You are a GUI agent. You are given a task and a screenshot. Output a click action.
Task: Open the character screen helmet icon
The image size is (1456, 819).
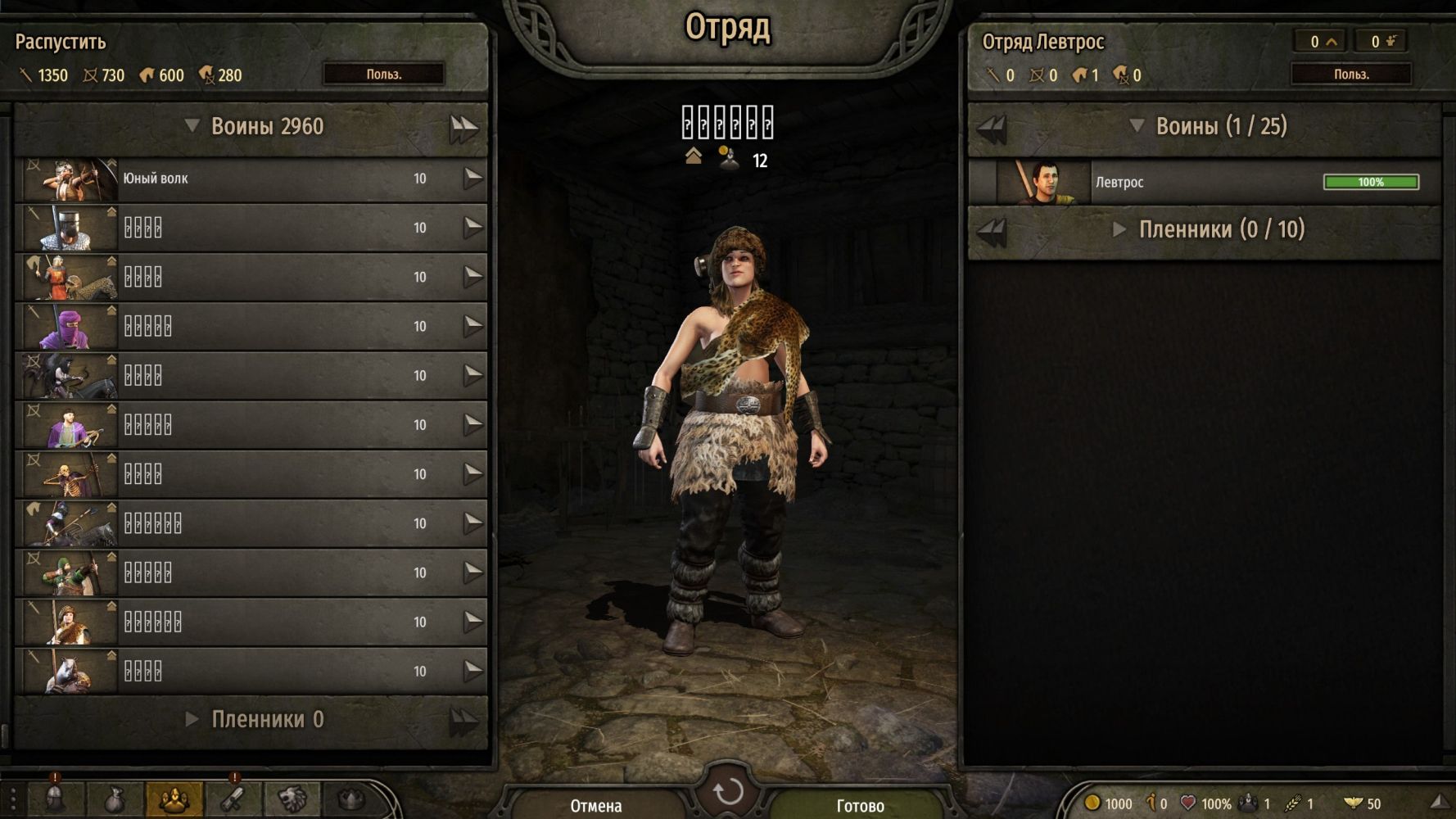point(55,799)
